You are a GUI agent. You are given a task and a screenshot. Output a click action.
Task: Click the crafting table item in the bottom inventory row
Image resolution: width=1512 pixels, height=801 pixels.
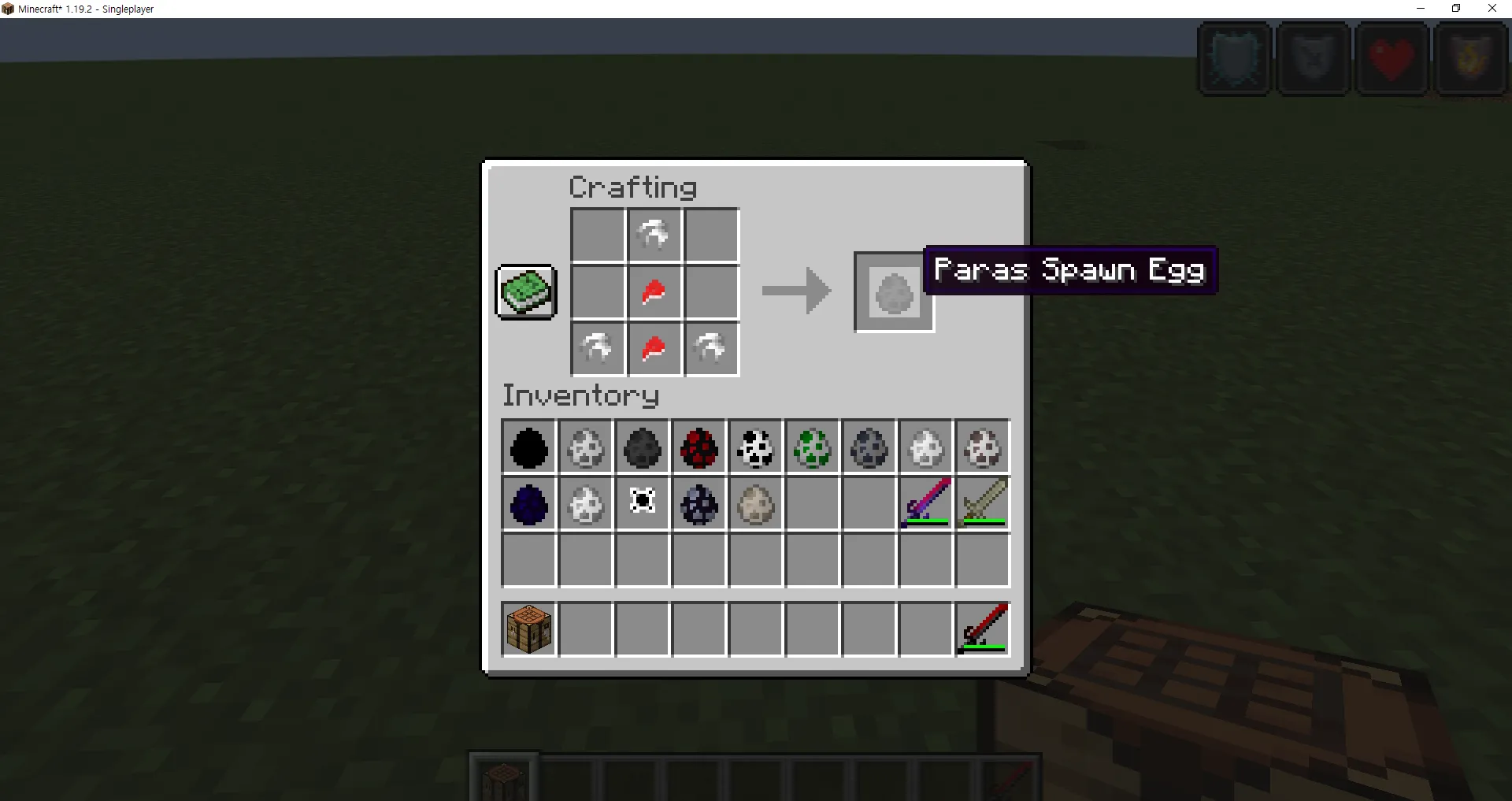(528, 628)
